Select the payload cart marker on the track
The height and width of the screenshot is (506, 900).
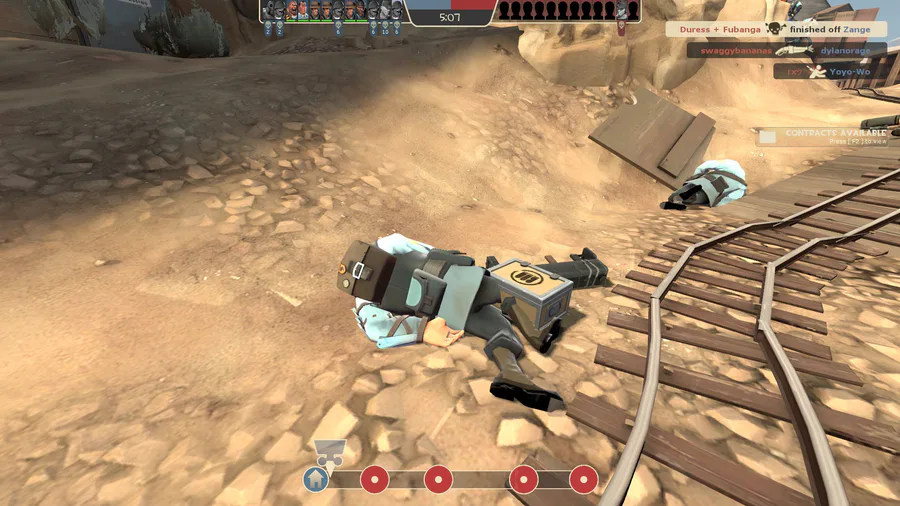pyautogui.click(x=327, y=453)
